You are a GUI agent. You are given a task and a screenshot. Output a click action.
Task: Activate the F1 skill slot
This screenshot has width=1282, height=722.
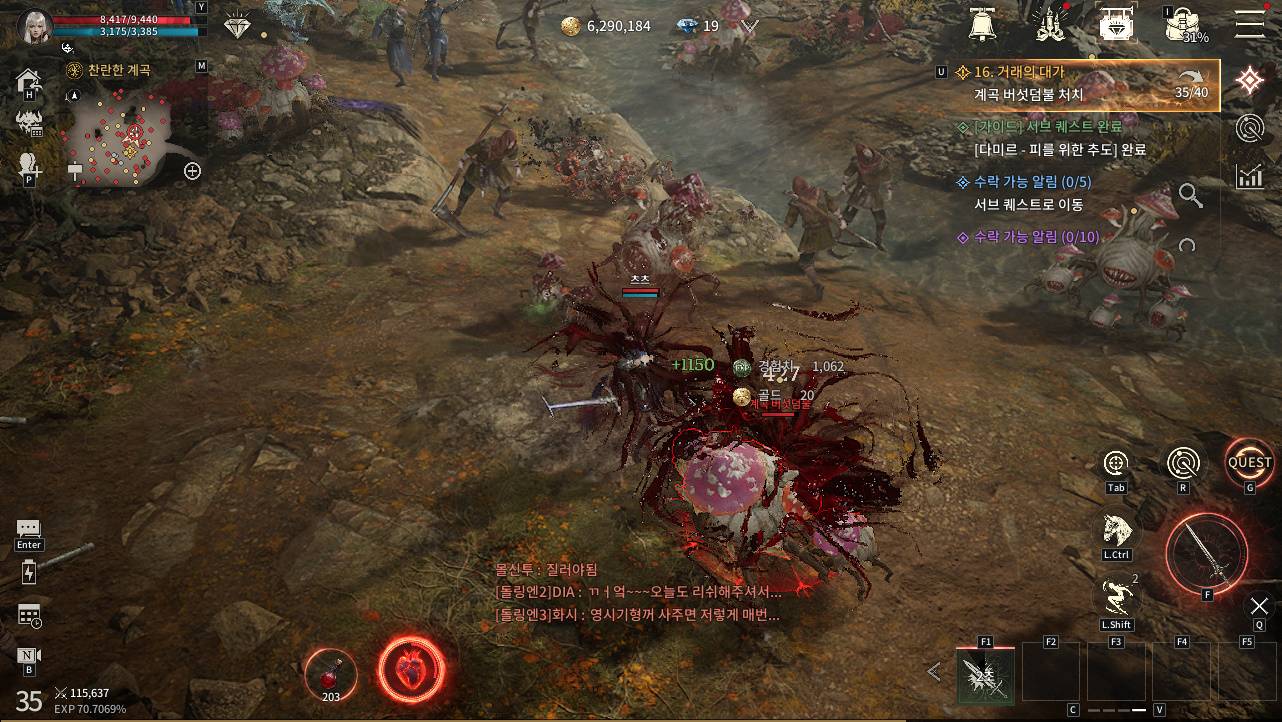(985, 675)
